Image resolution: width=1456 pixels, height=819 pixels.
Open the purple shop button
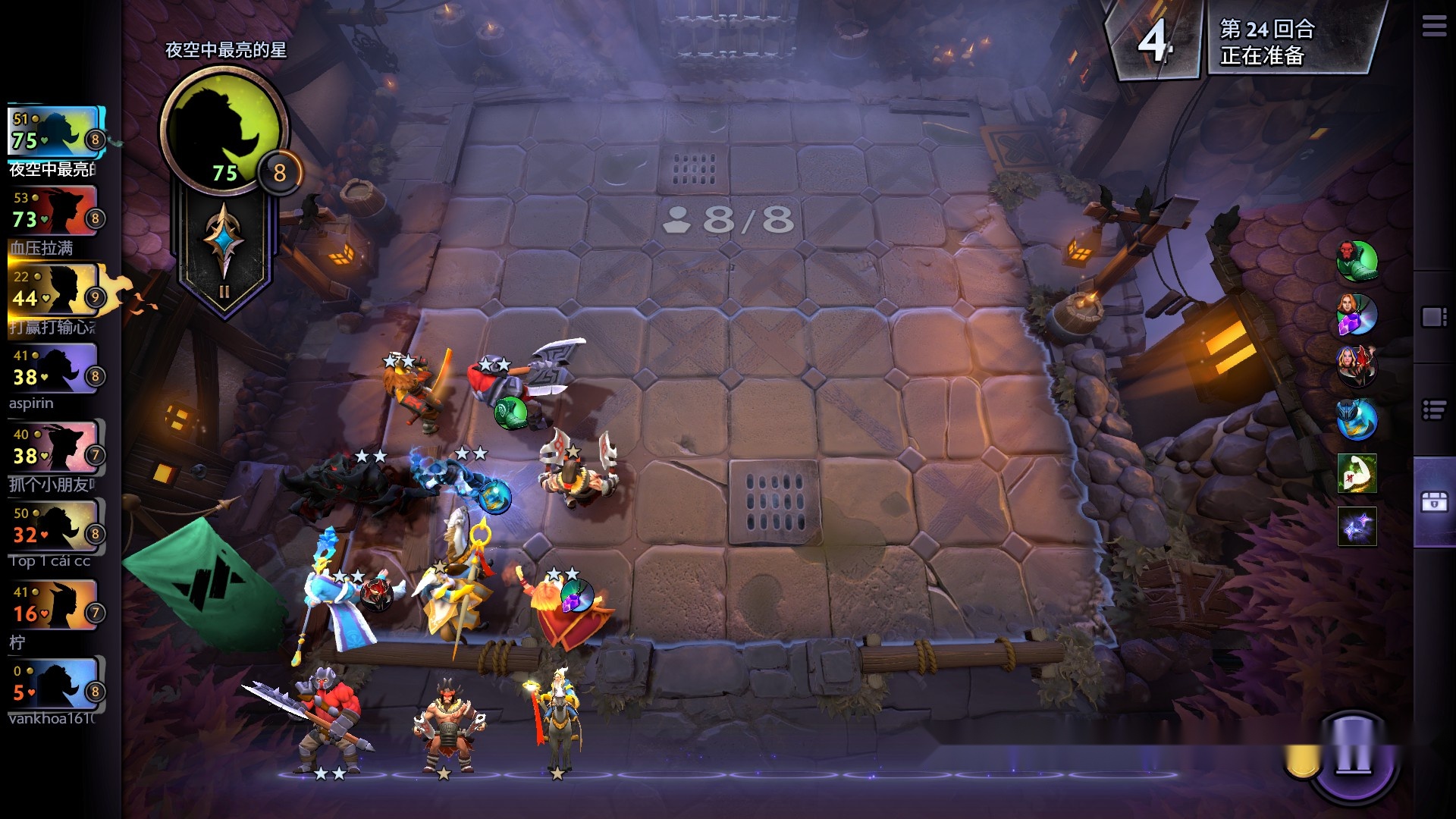(1353, 755)
